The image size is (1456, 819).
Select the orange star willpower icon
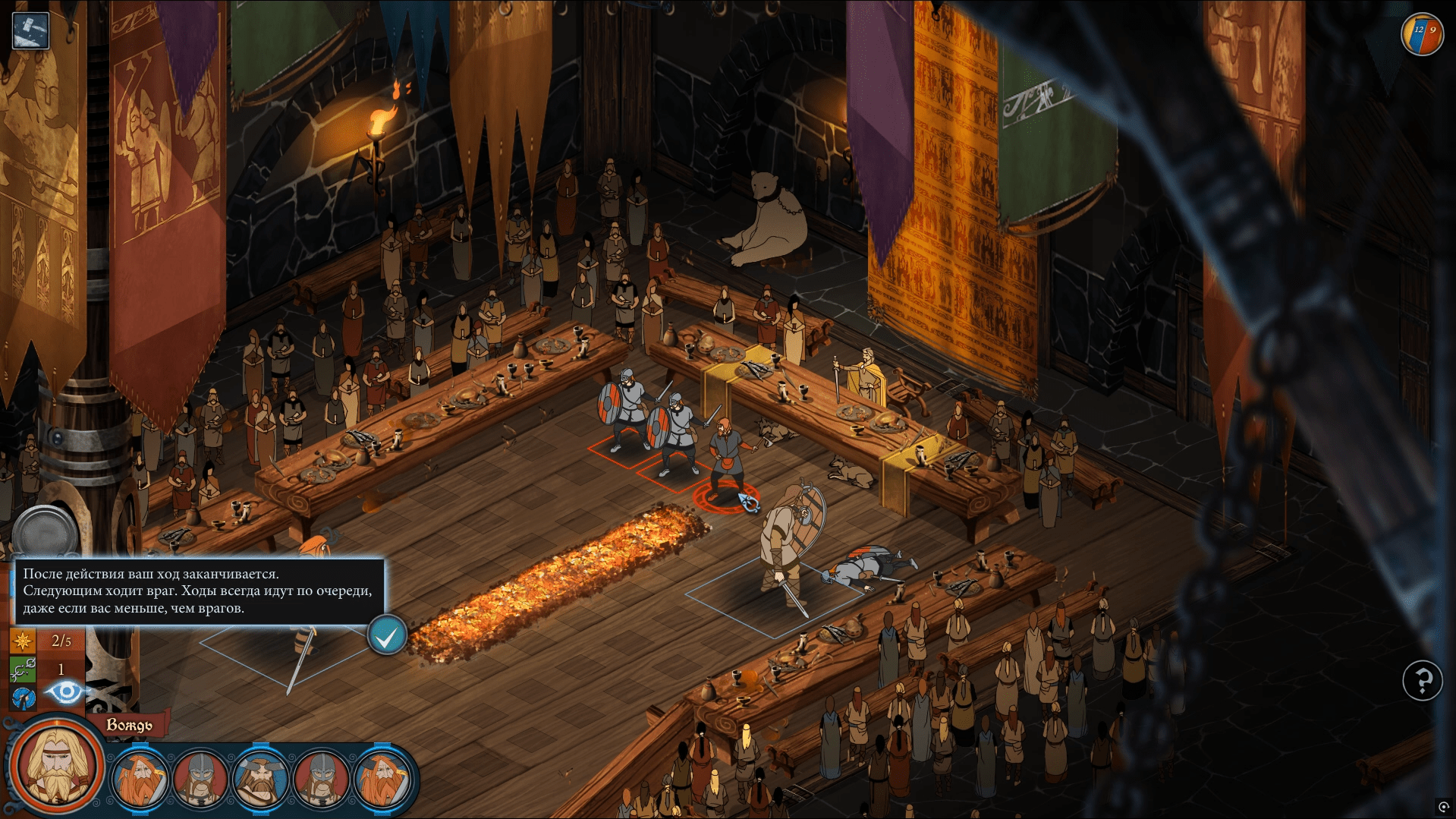click(x=22, y=641)
